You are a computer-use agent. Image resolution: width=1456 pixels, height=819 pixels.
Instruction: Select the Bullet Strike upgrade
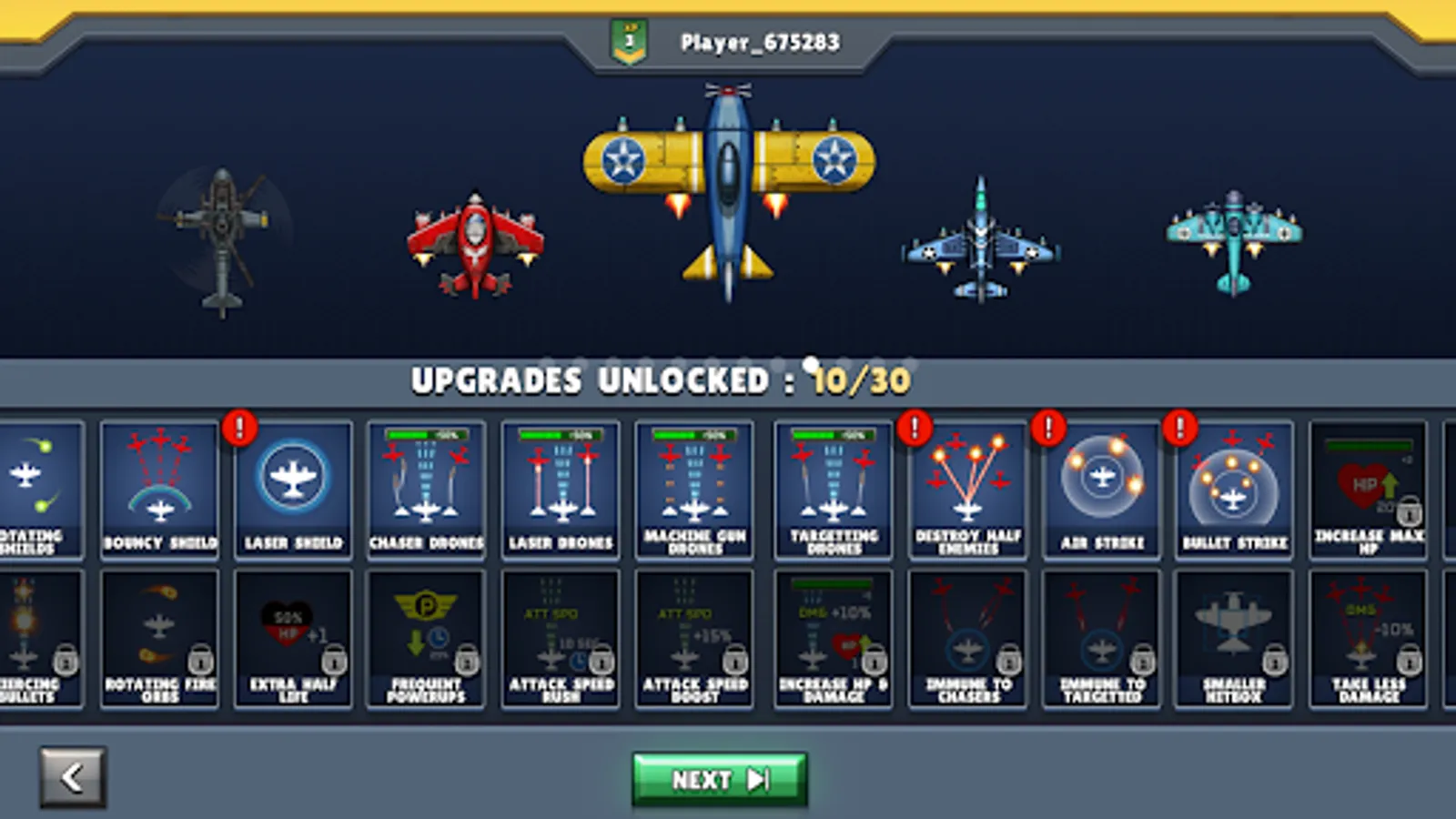[x=1236, y=487]
